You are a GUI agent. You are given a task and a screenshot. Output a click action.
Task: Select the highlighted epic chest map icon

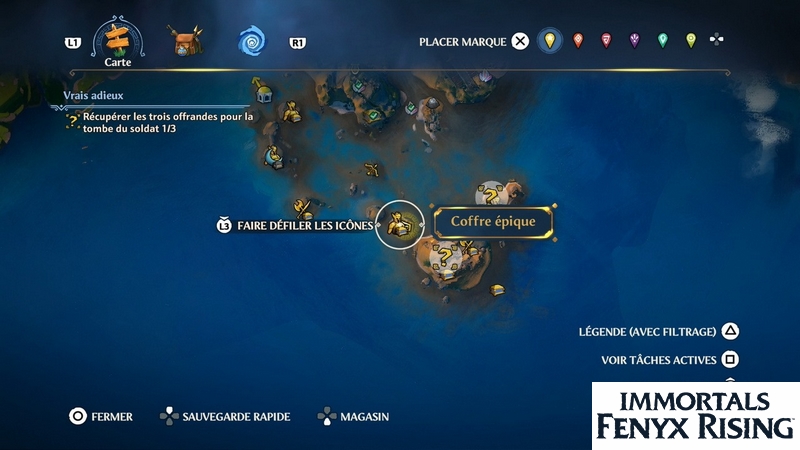(x=400, y=224)
